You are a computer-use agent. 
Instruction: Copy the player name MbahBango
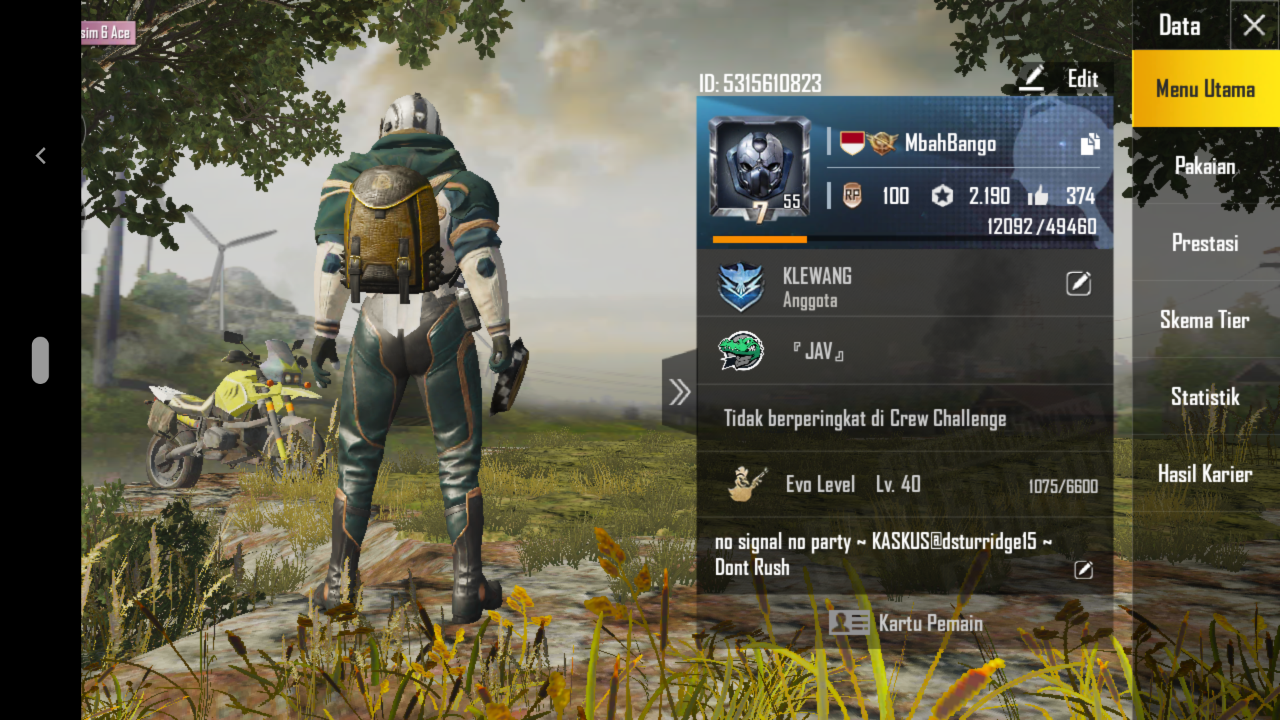coord(1090,144)
